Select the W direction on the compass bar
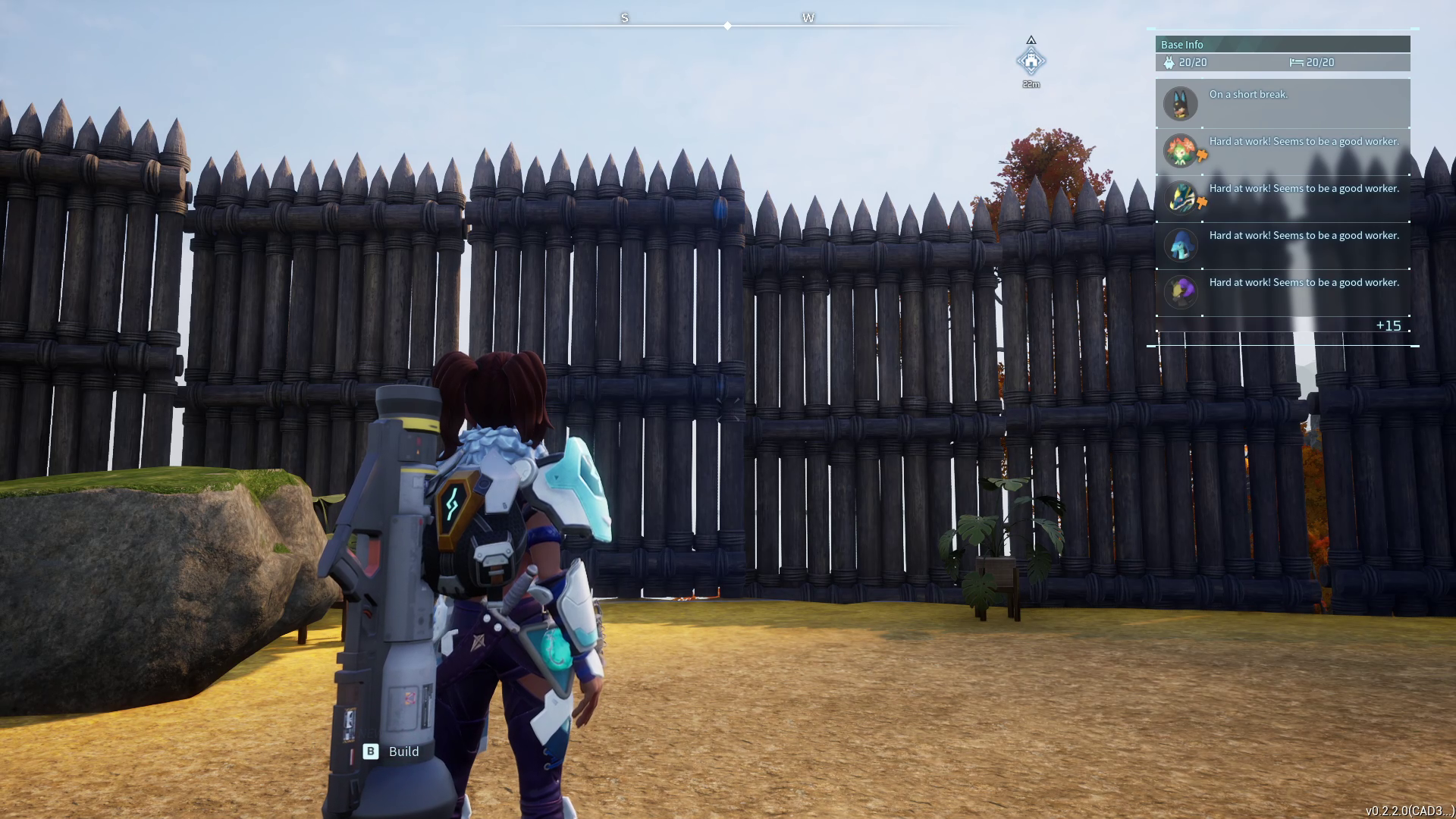The height and width of the screenshot is (819, 1456). coord(808,17)
